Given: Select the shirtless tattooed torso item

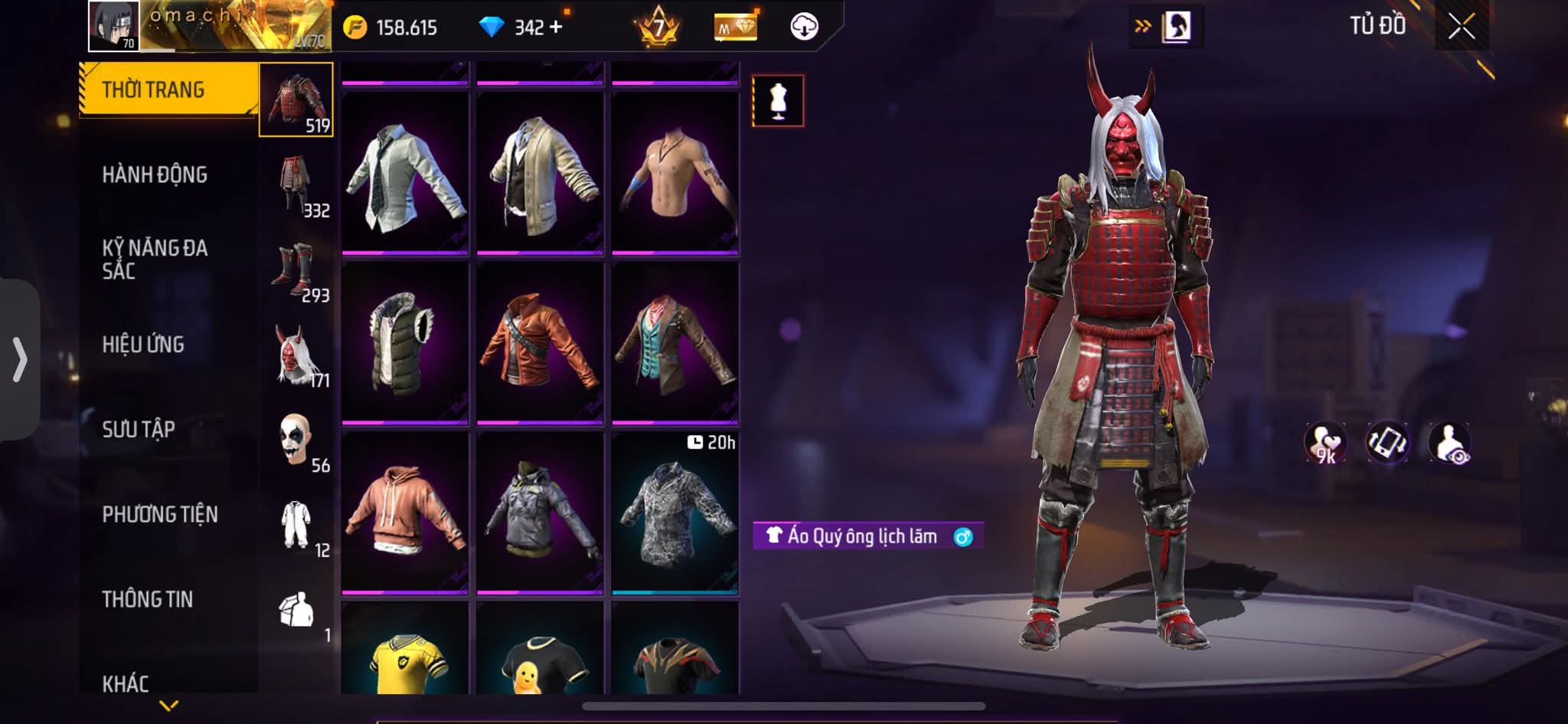Looking at the screenshot, I should (x=675, y=172).
